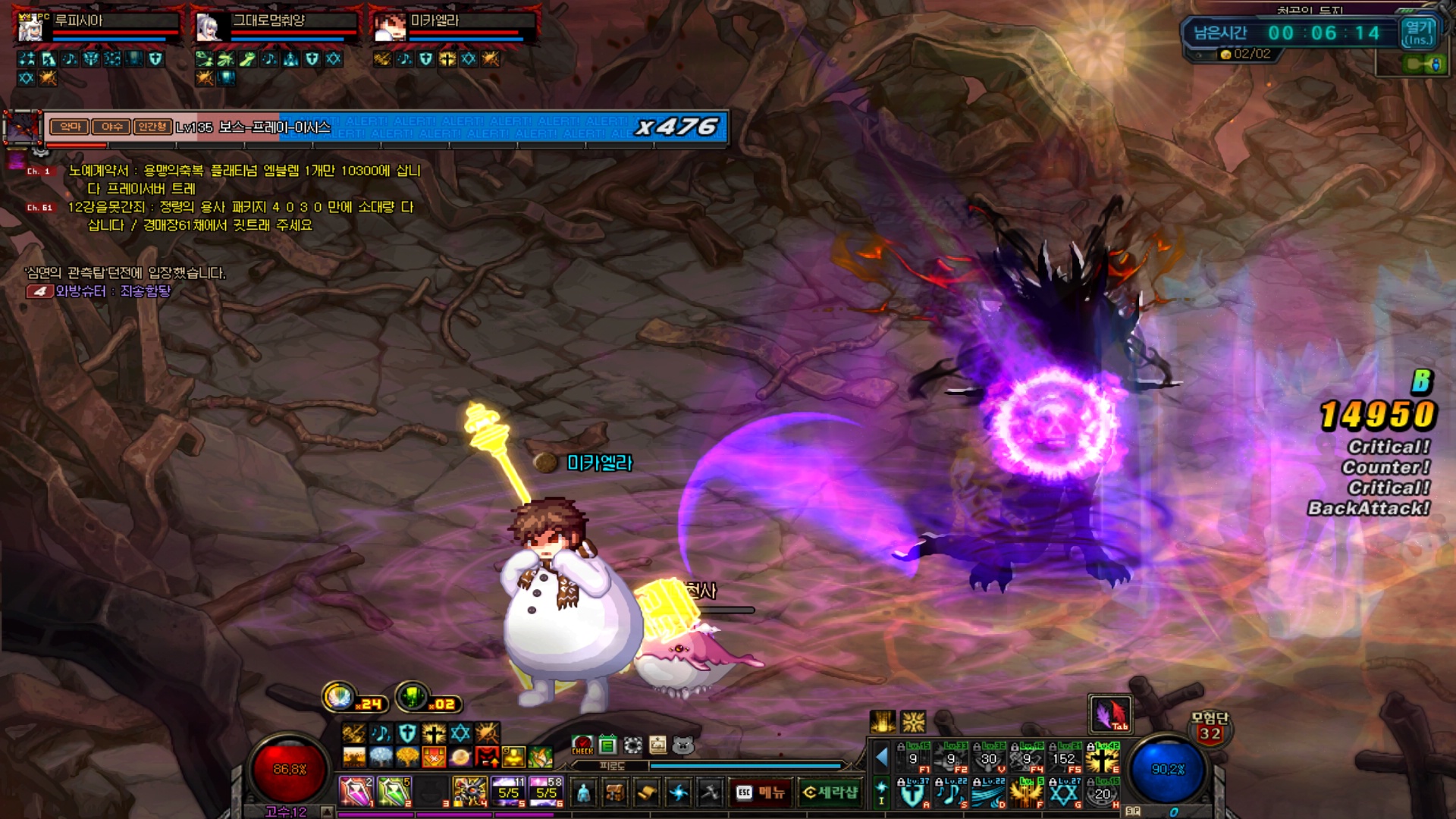This screenshot has height=819, width=1456.
Task: Use the green potion in quickslot 2
Action: pyautogui.click(x=394, y=792)
